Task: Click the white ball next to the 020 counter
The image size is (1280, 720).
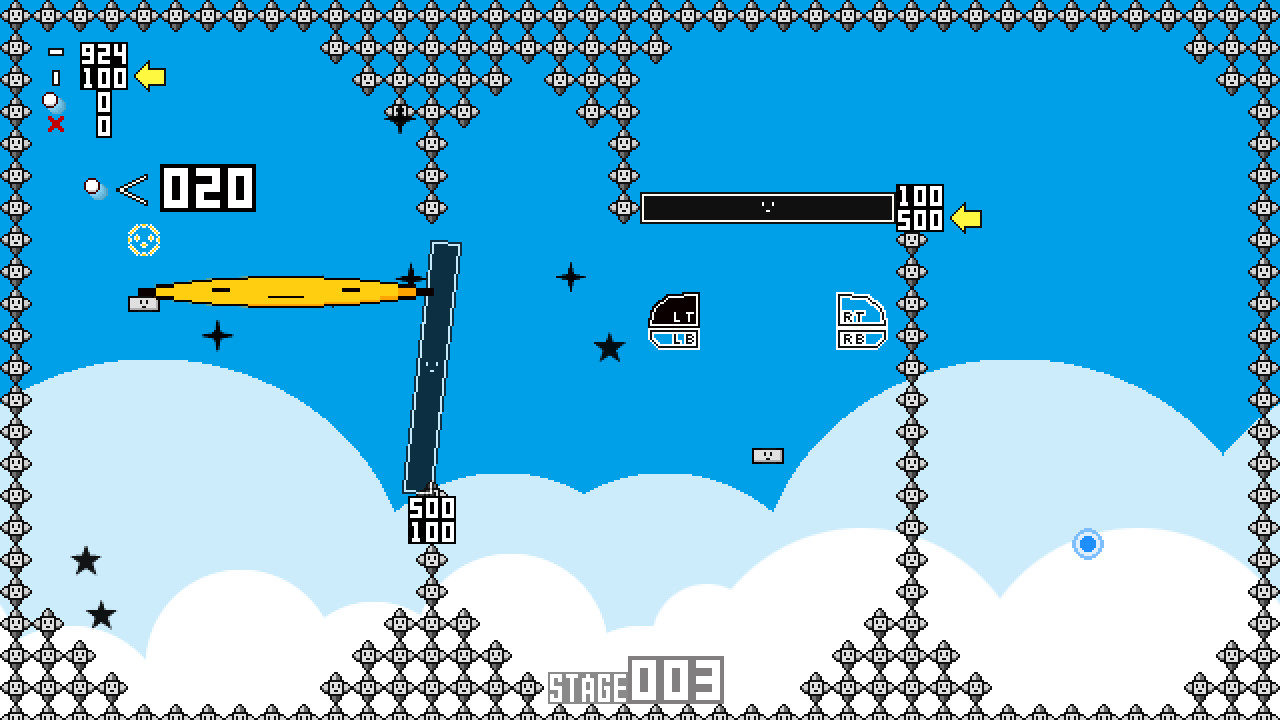Action: tap(93, 184)
